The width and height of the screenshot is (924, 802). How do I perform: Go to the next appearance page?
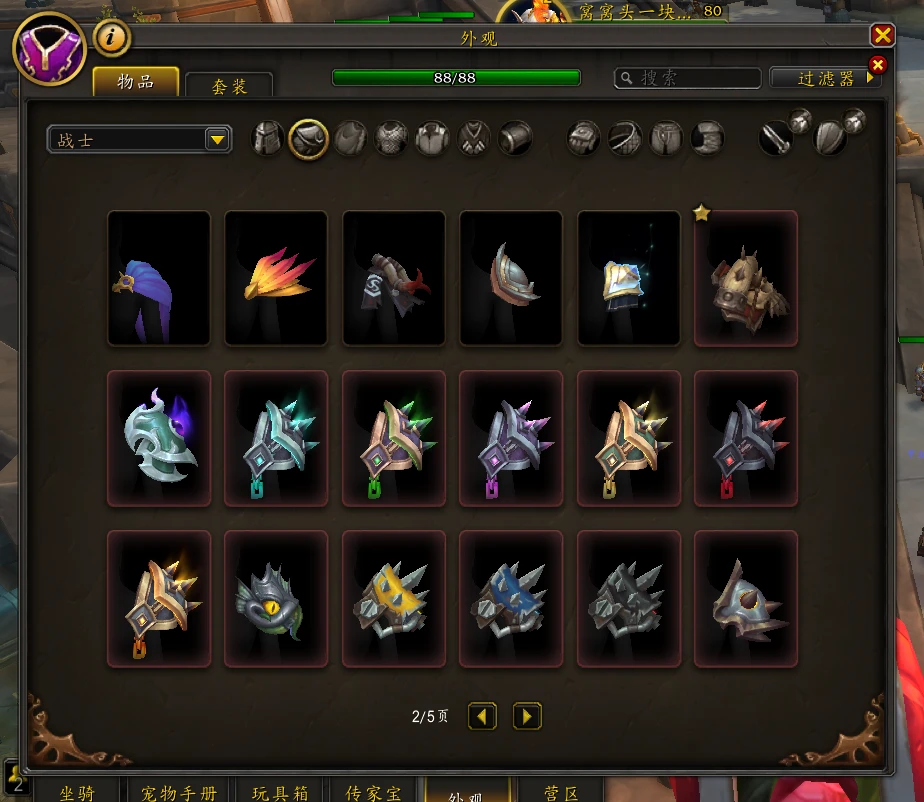click(x=527, y=716)
